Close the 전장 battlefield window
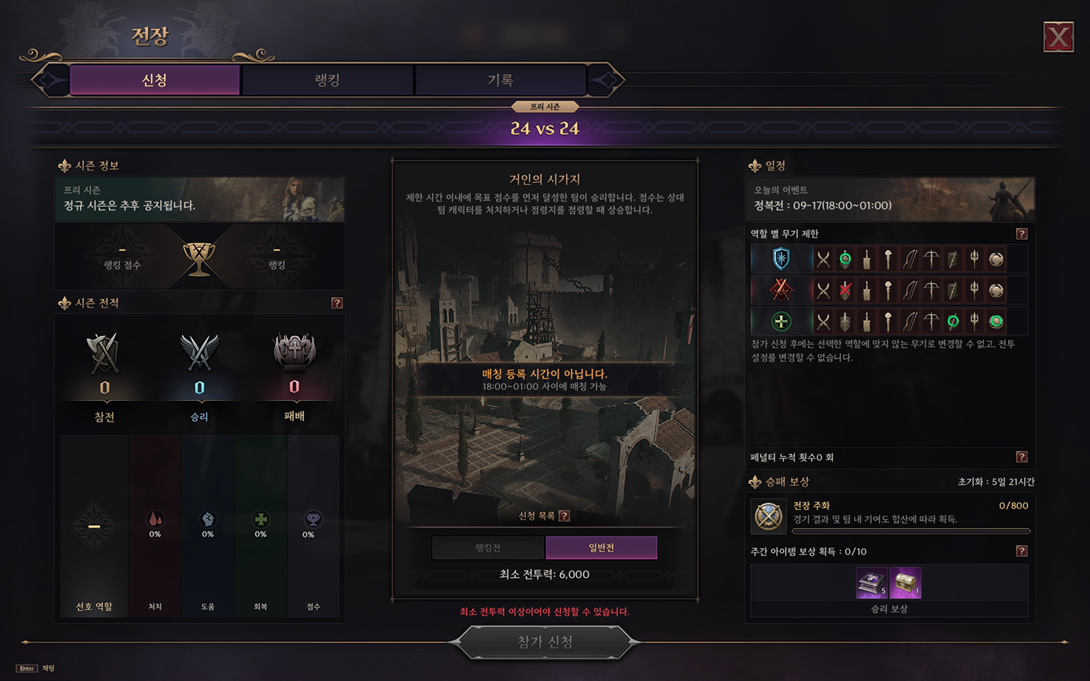This screenshot has height=681, width=1090. click(1058, 37)
